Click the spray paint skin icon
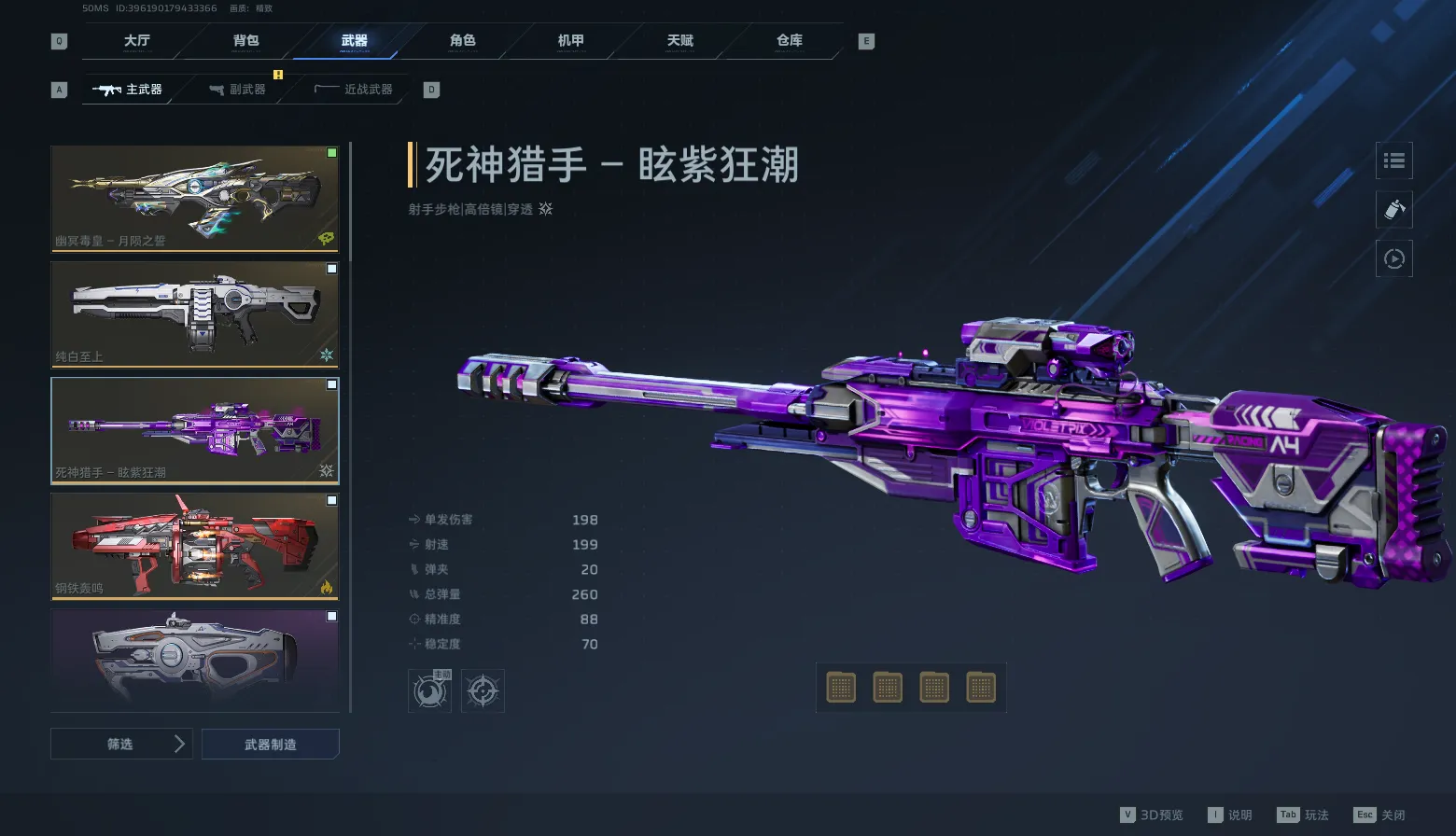Screen dimensions: 1456x836 pos(1393,209)
